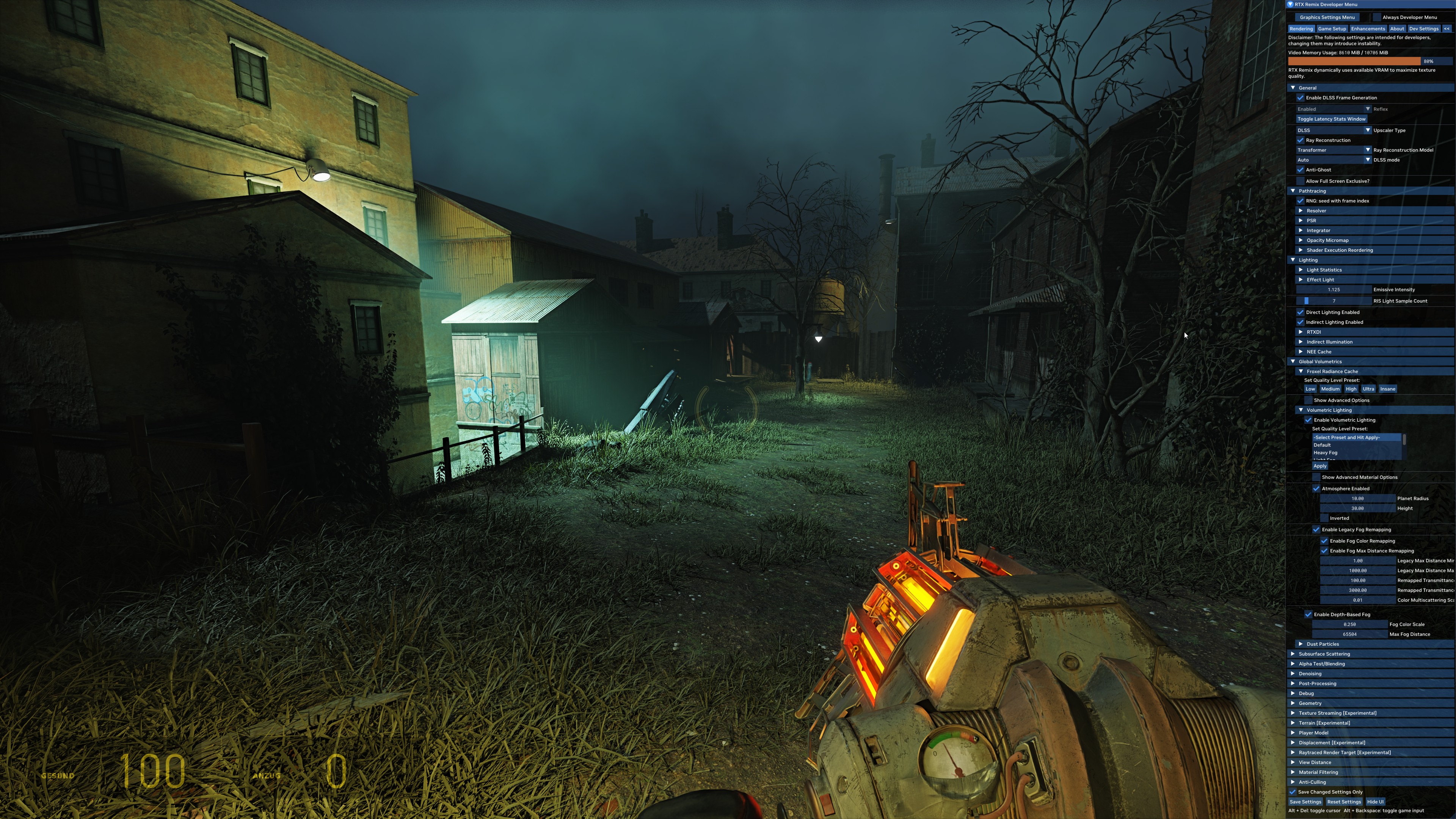Click Apply for the volumetric lighting preset

point(1320,466)
